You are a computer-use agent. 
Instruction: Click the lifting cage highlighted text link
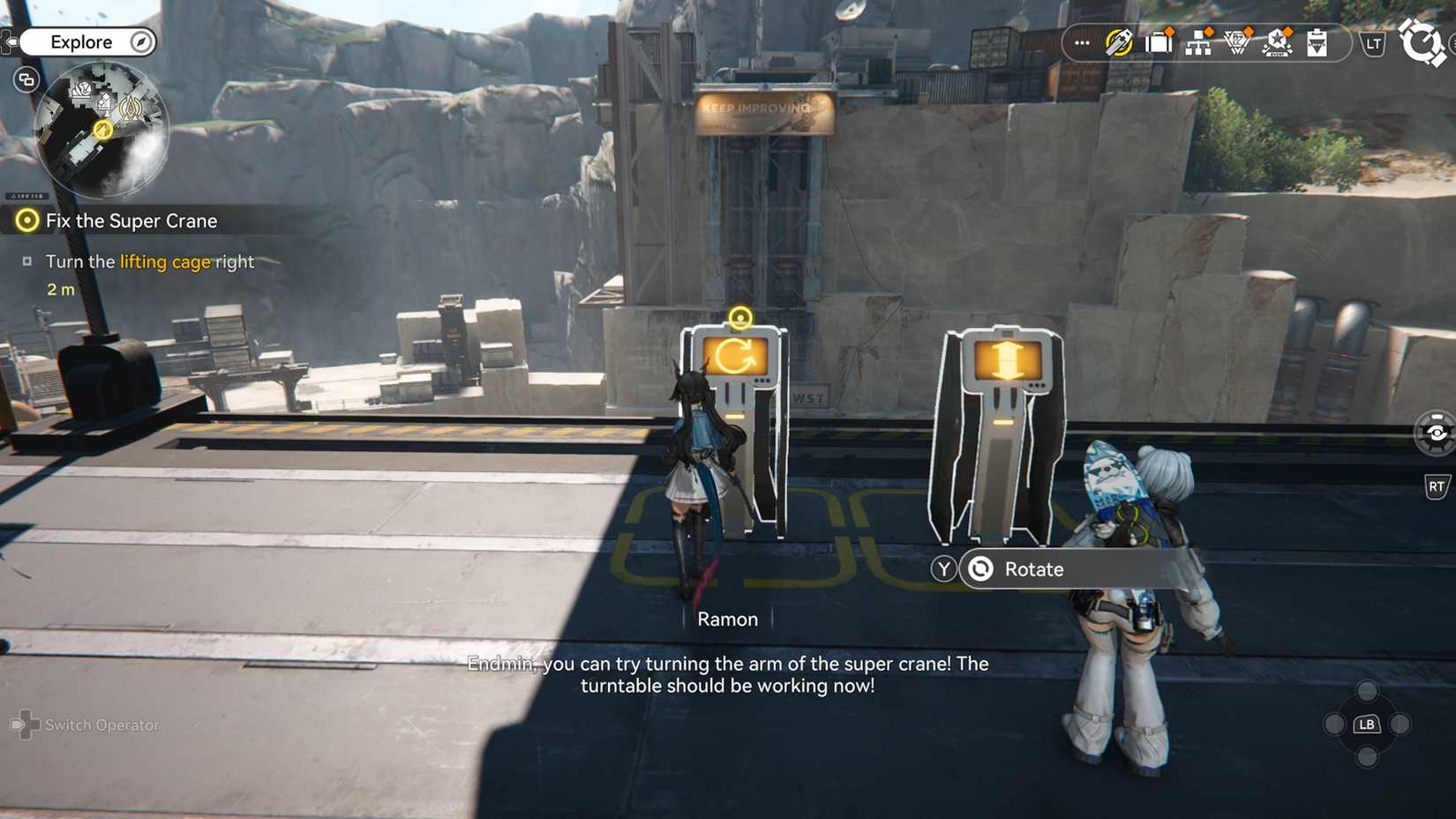[165, 261]
